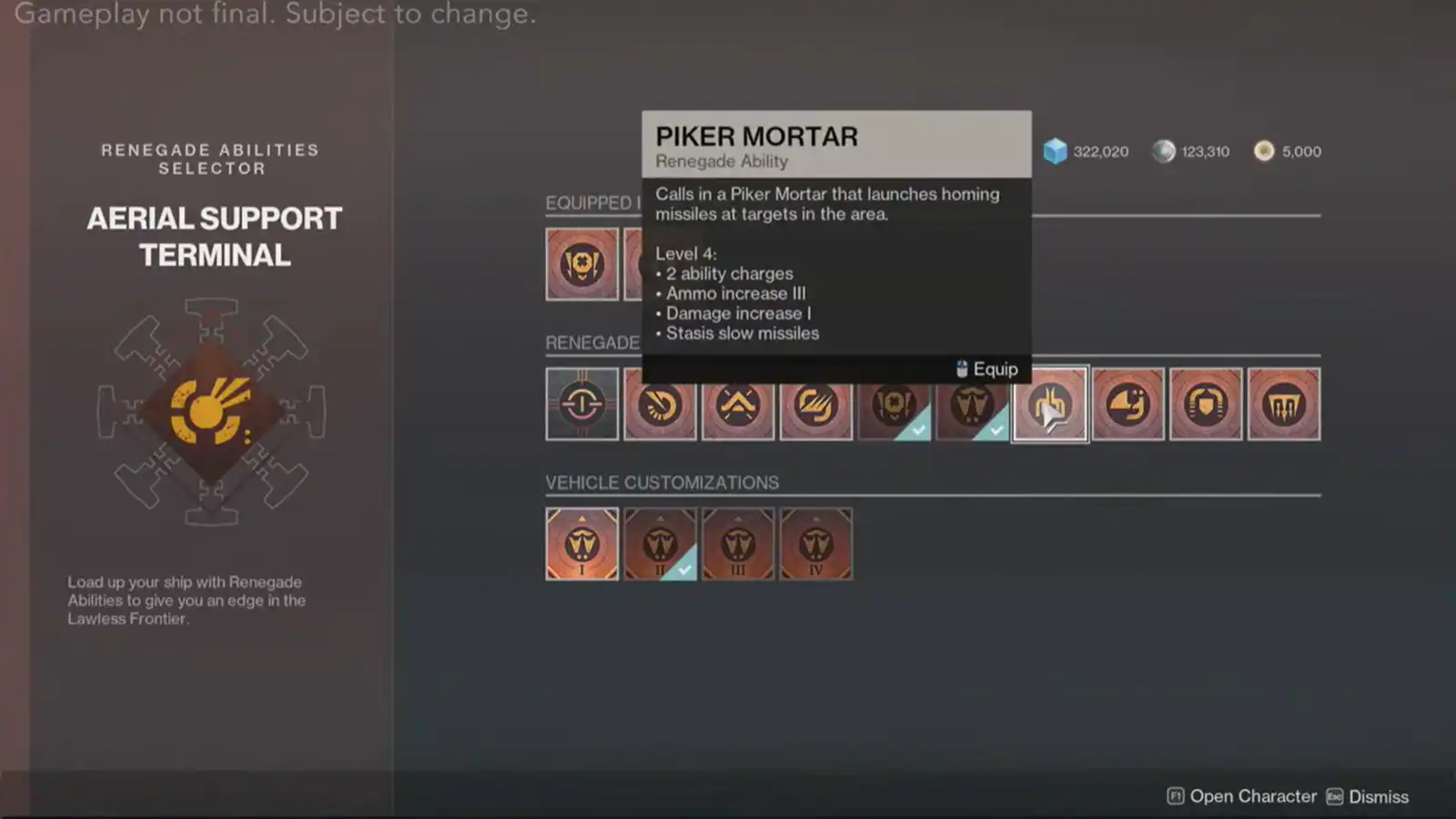Select the highlighted Piker Mortar ability

(1050, 403)
